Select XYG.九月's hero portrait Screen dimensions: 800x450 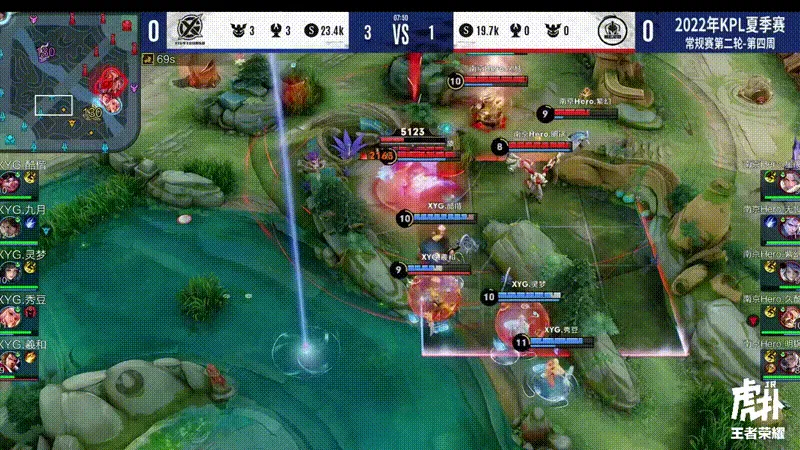pos(11,227)
